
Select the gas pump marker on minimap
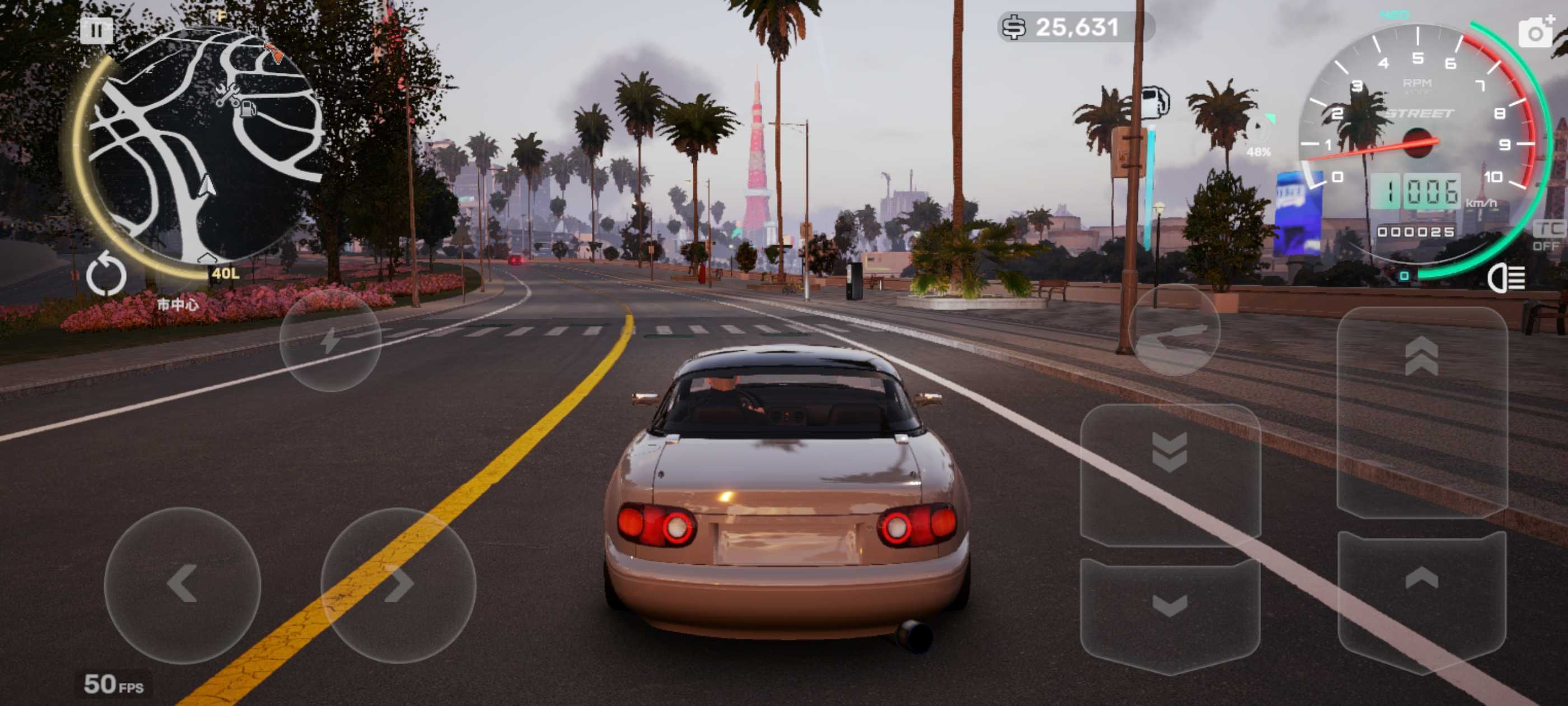coord(248,109)
